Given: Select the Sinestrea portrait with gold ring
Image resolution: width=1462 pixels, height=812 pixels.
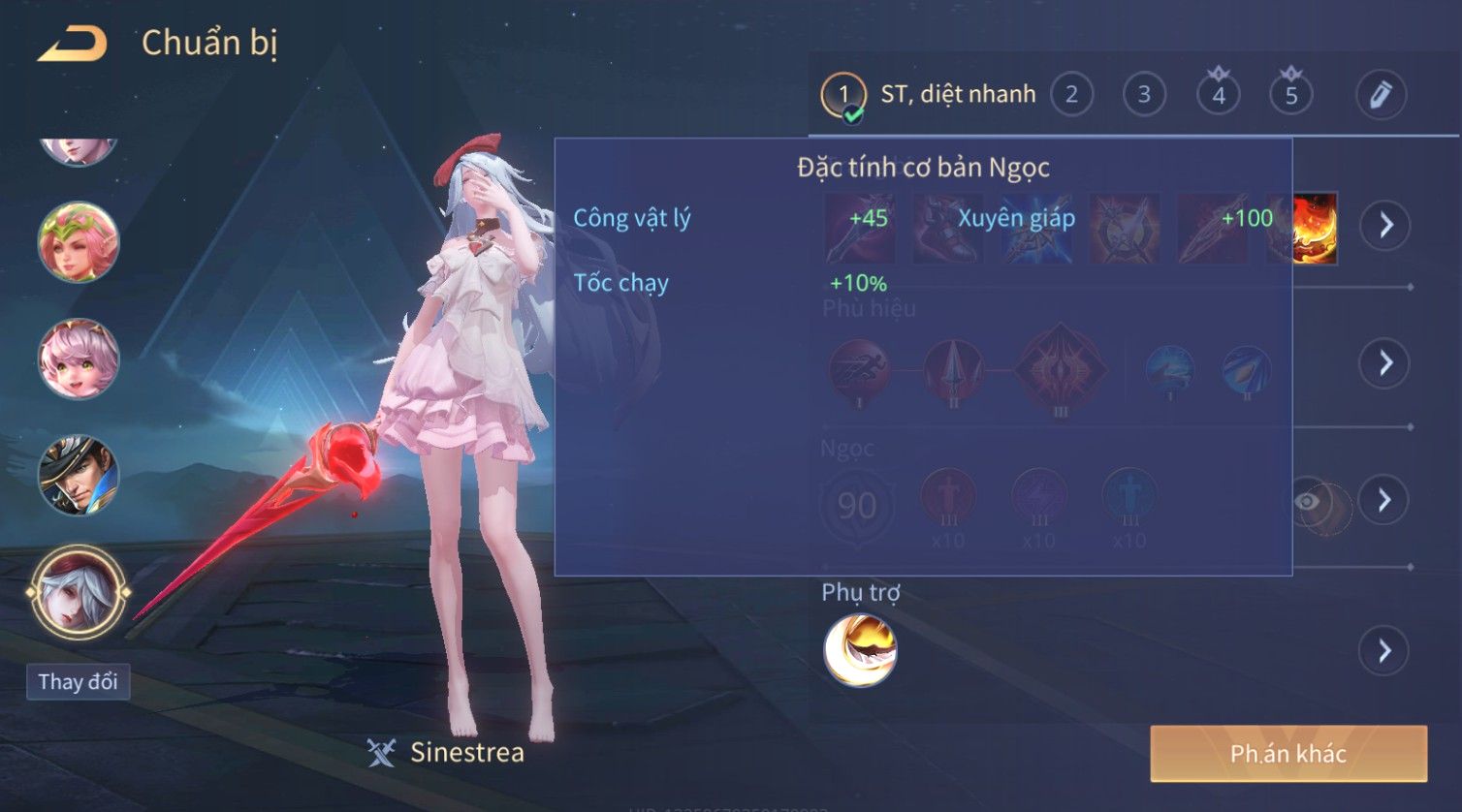Looking at the screenshot, I should (79, 591).
